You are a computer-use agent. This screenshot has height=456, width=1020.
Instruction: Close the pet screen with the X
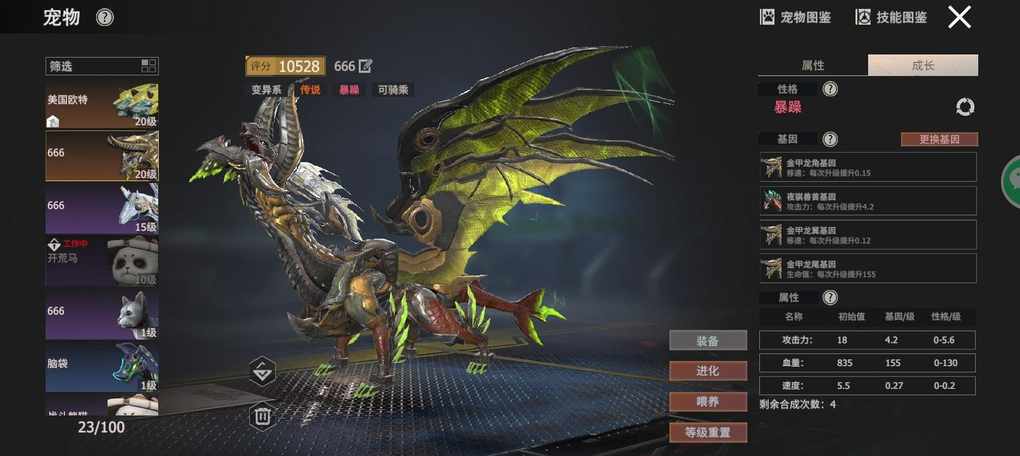tap(960, 17)
